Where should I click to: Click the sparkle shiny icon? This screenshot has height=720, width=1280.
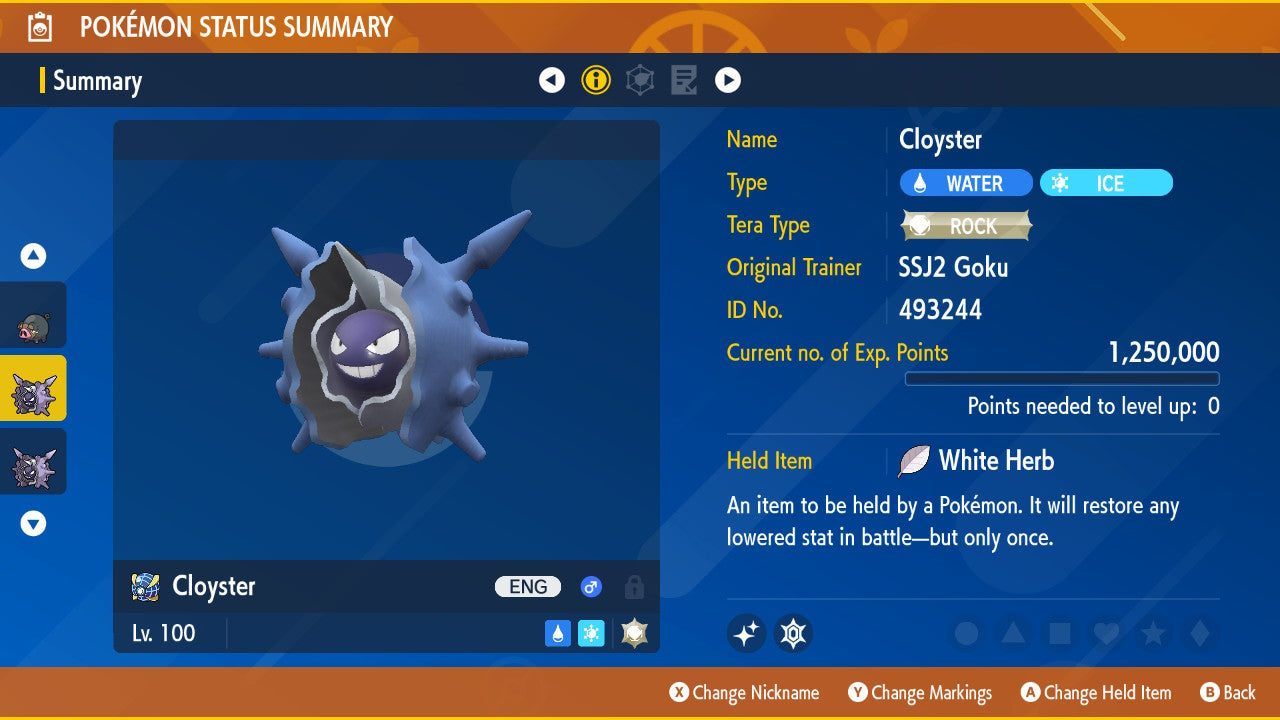pyautogui.click(x=746, y=633)
